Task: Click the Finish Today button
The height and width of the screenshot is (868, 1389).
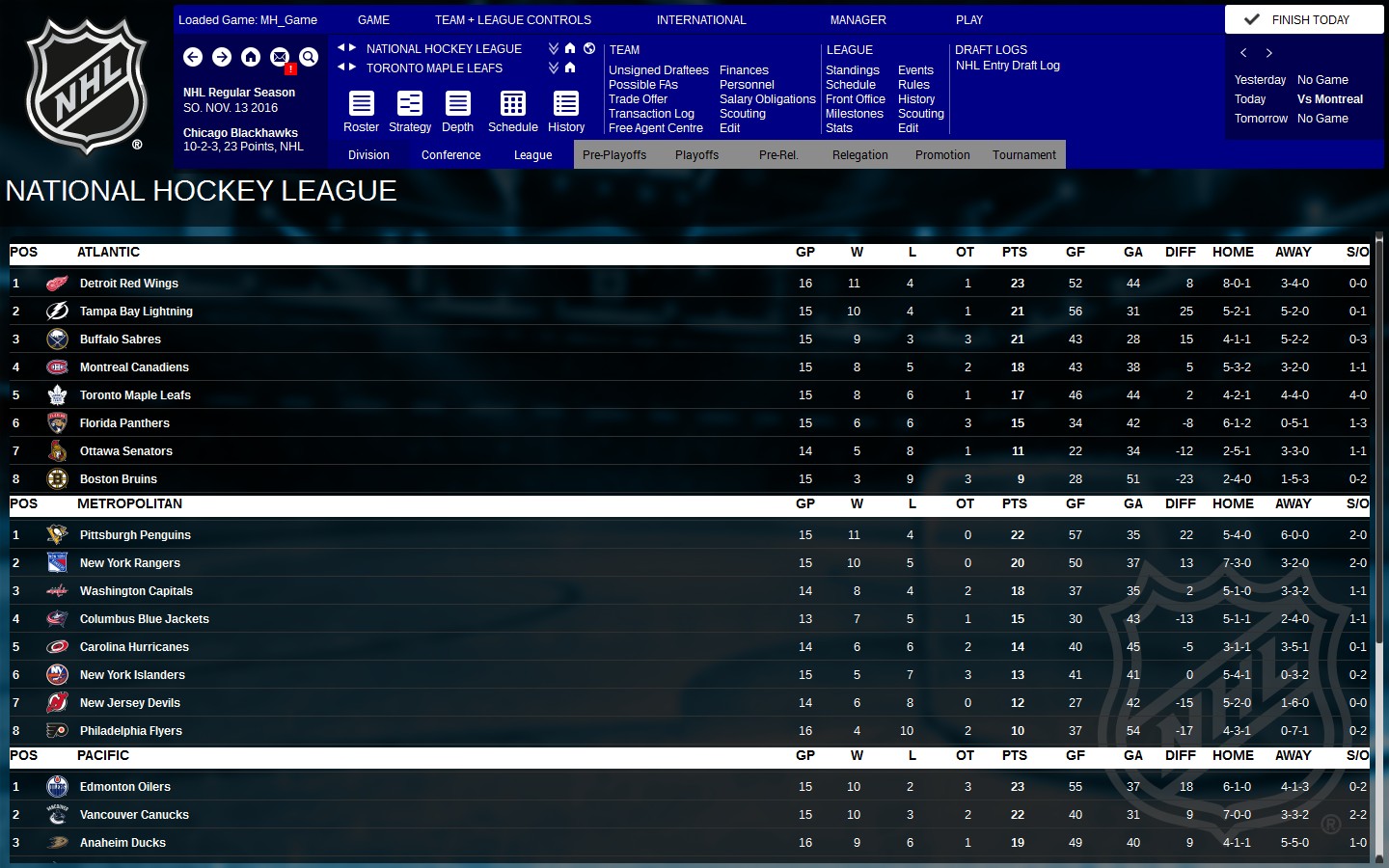Action: coord(1303,18)
